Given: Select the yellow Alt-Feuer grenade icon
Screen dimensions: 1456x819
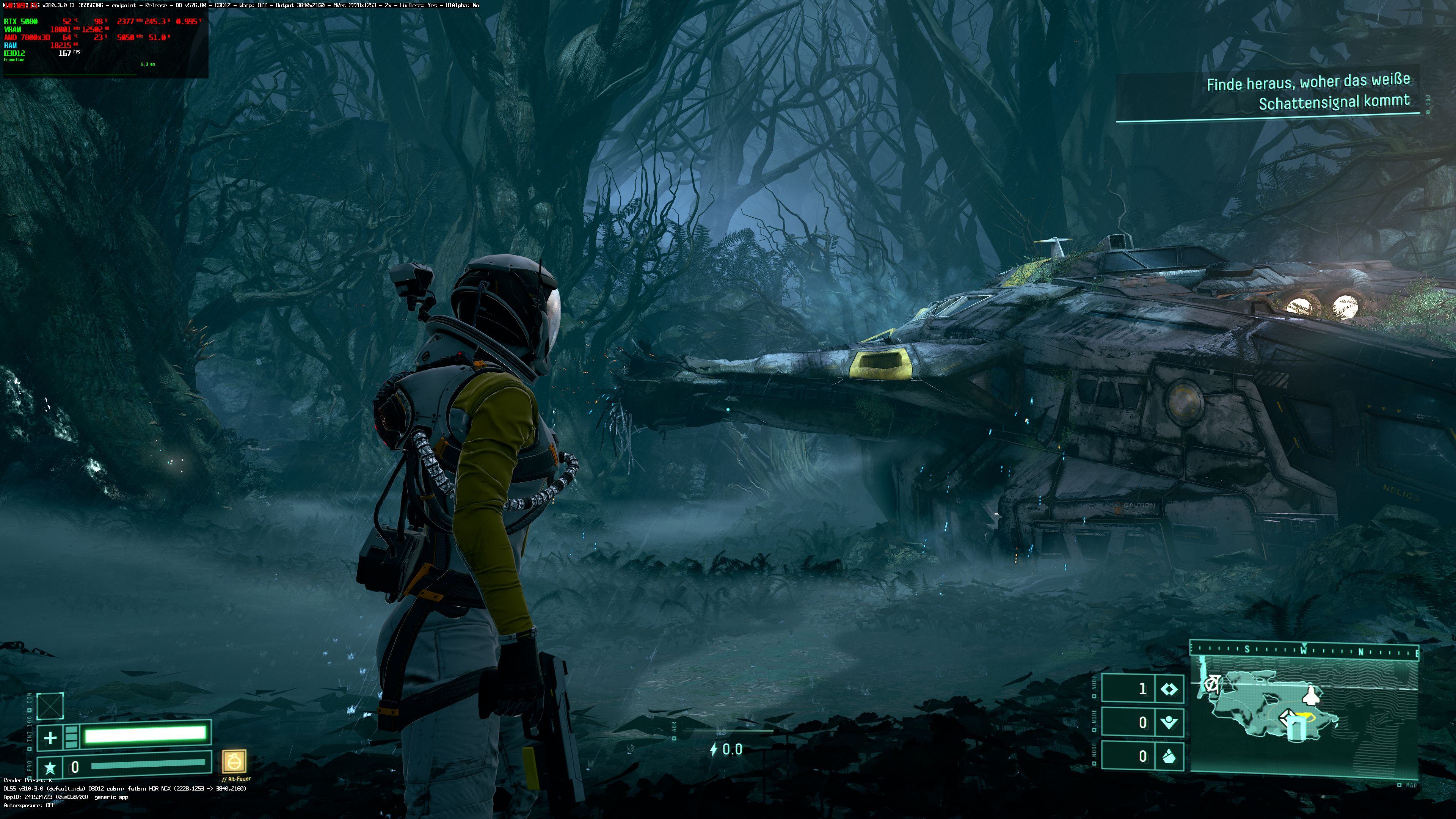Looking at the screenshot, I should 234,761.
